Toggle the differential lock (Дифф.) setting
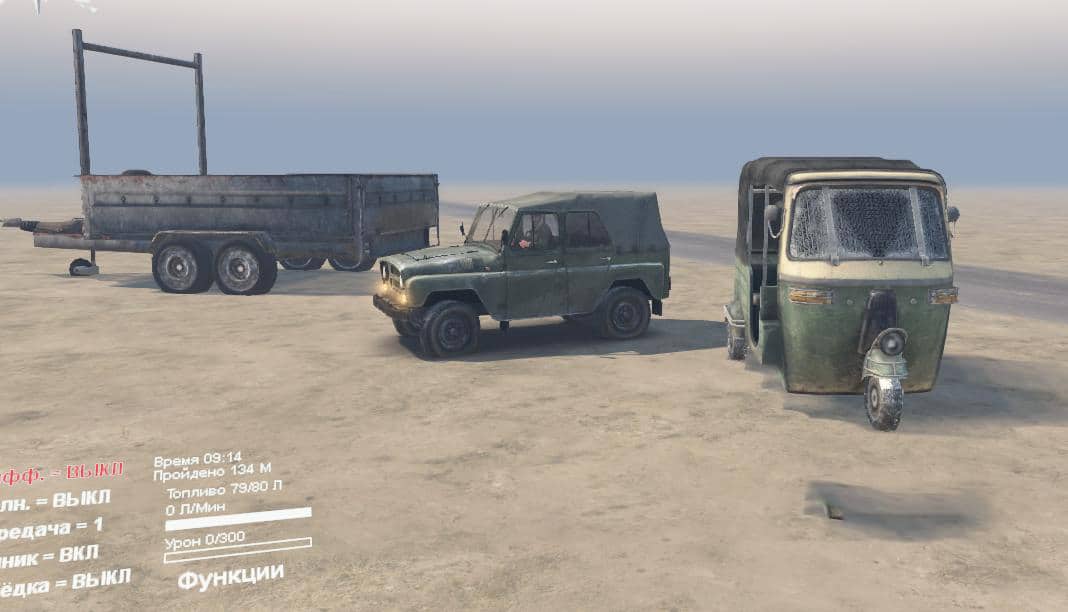1068x612 pixels. [x=62, y=472]
